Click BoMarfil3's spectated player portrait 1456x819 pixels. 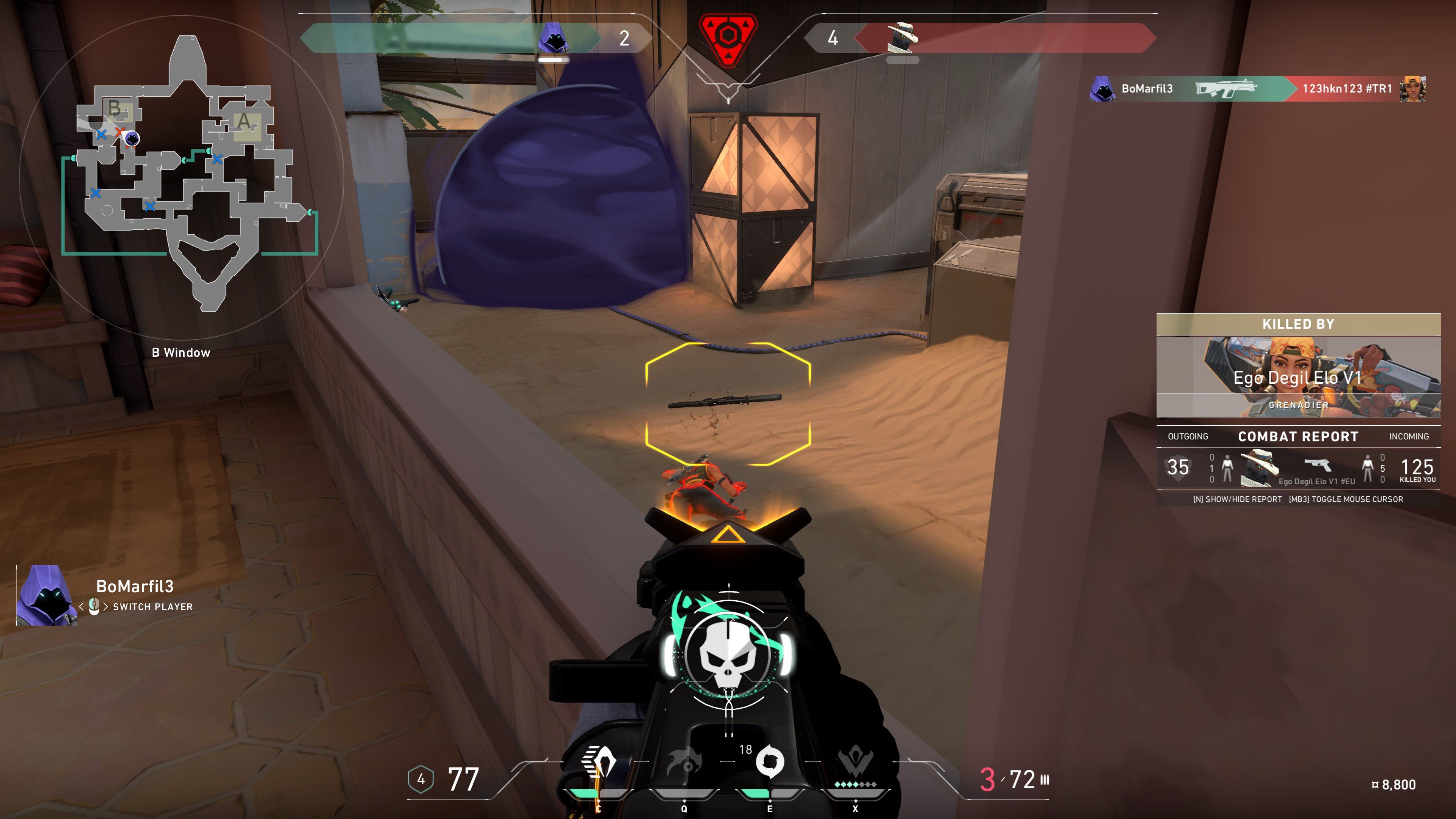[x=46, y=595]
